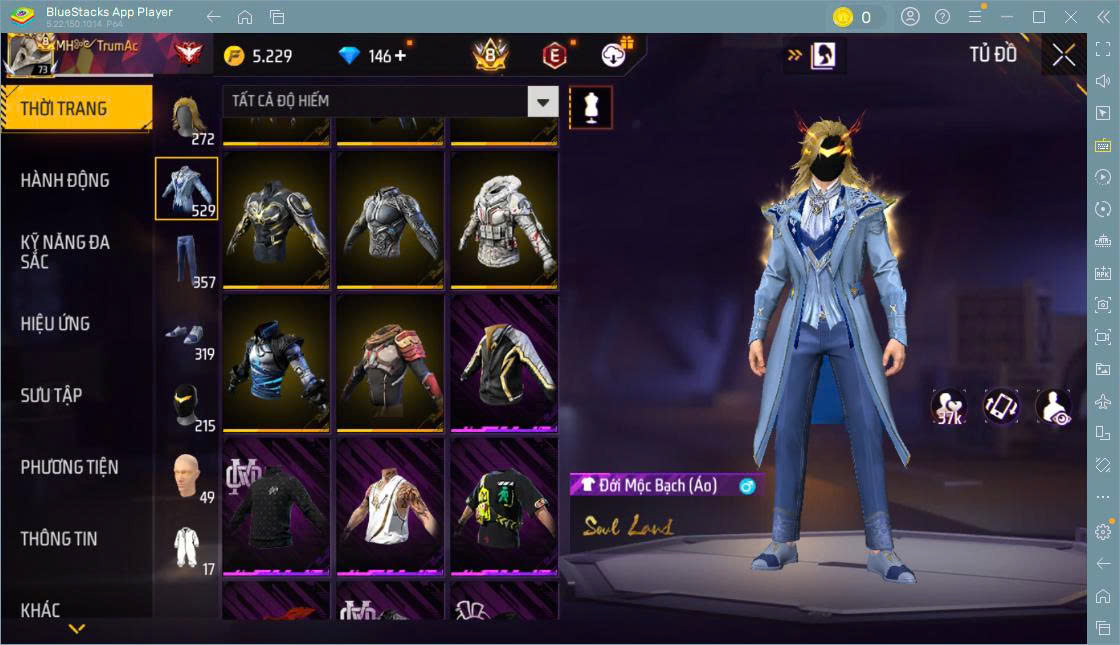
Task: Open the Phương Tiện section
Action: 69,467
